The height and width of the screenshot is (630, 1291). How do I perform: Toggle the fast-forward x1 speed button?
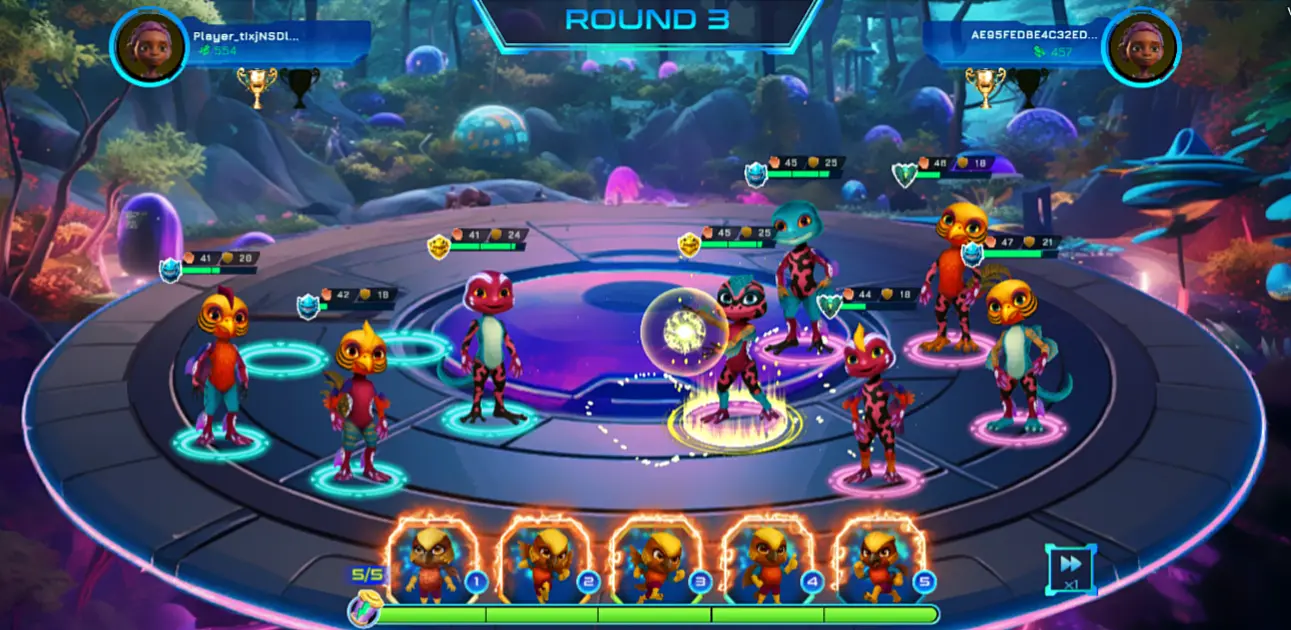[1070, 569]
